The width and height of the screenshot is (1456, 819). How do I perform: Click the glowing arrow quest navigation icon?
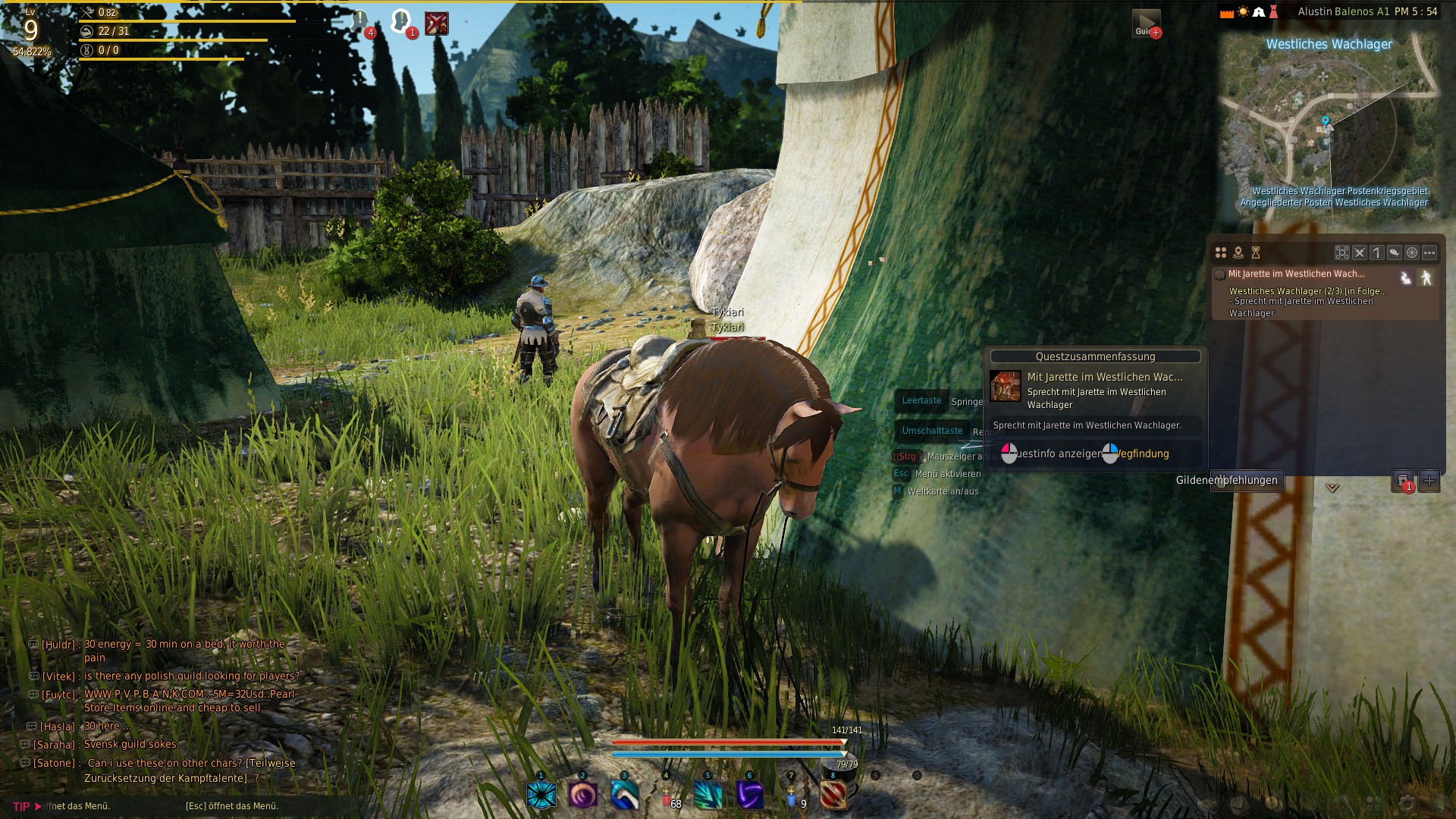pyautogui.click(x=1406, y=278)
